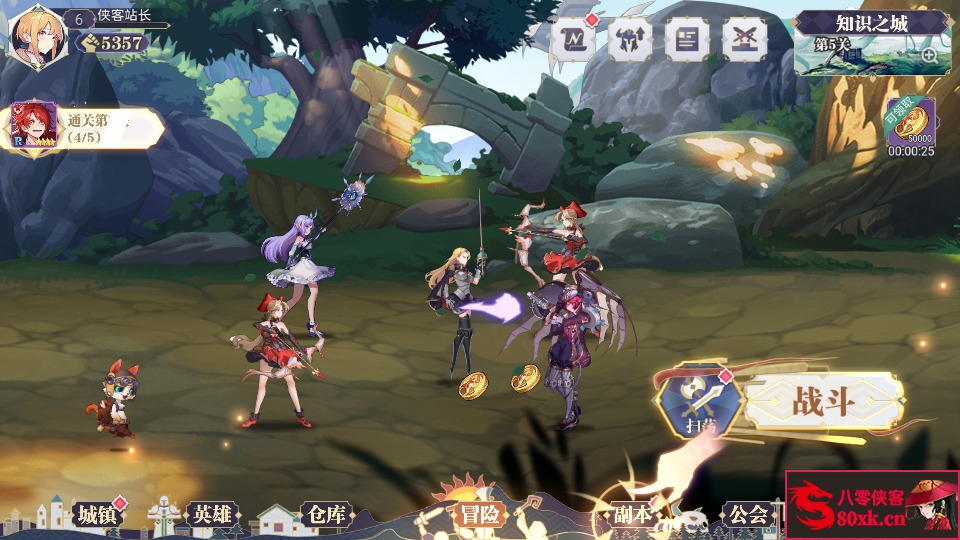Zoom the stage map with magnifier

930,56
